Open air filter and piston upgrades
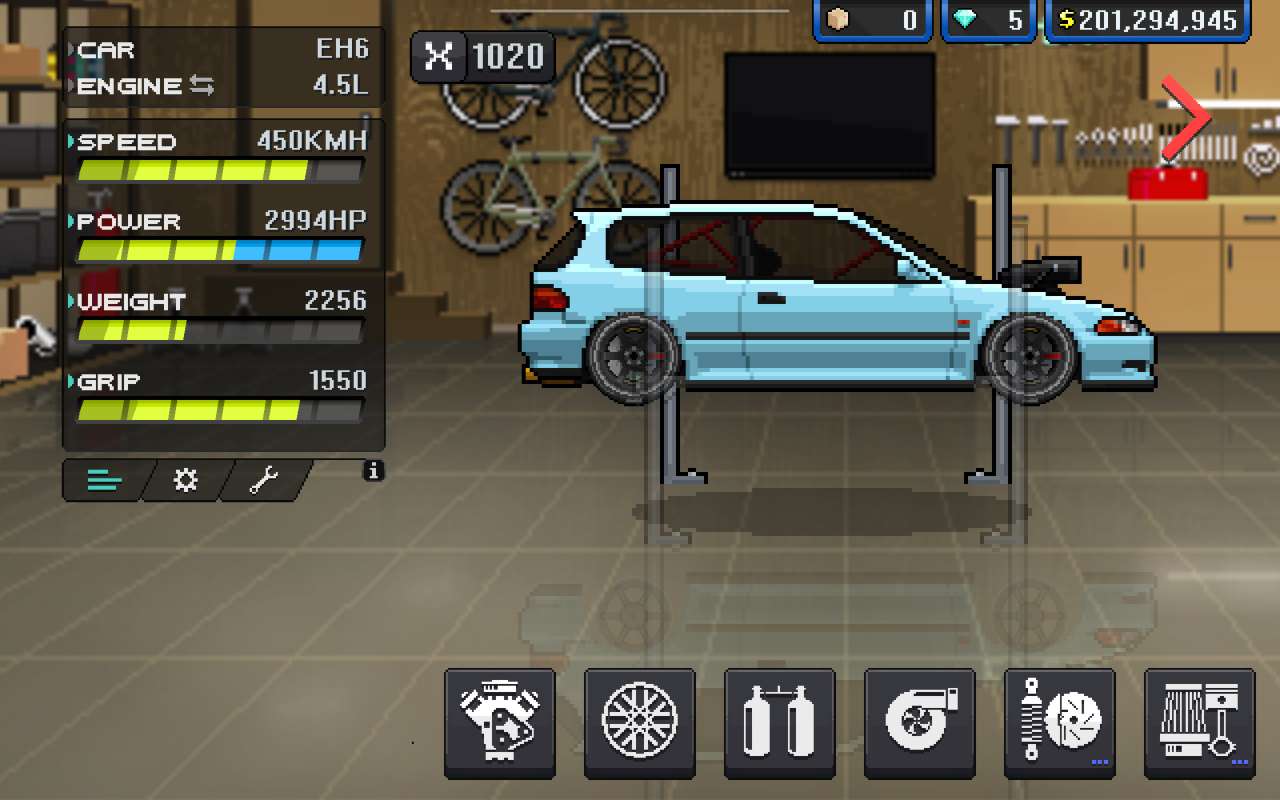 (1199, 723)
